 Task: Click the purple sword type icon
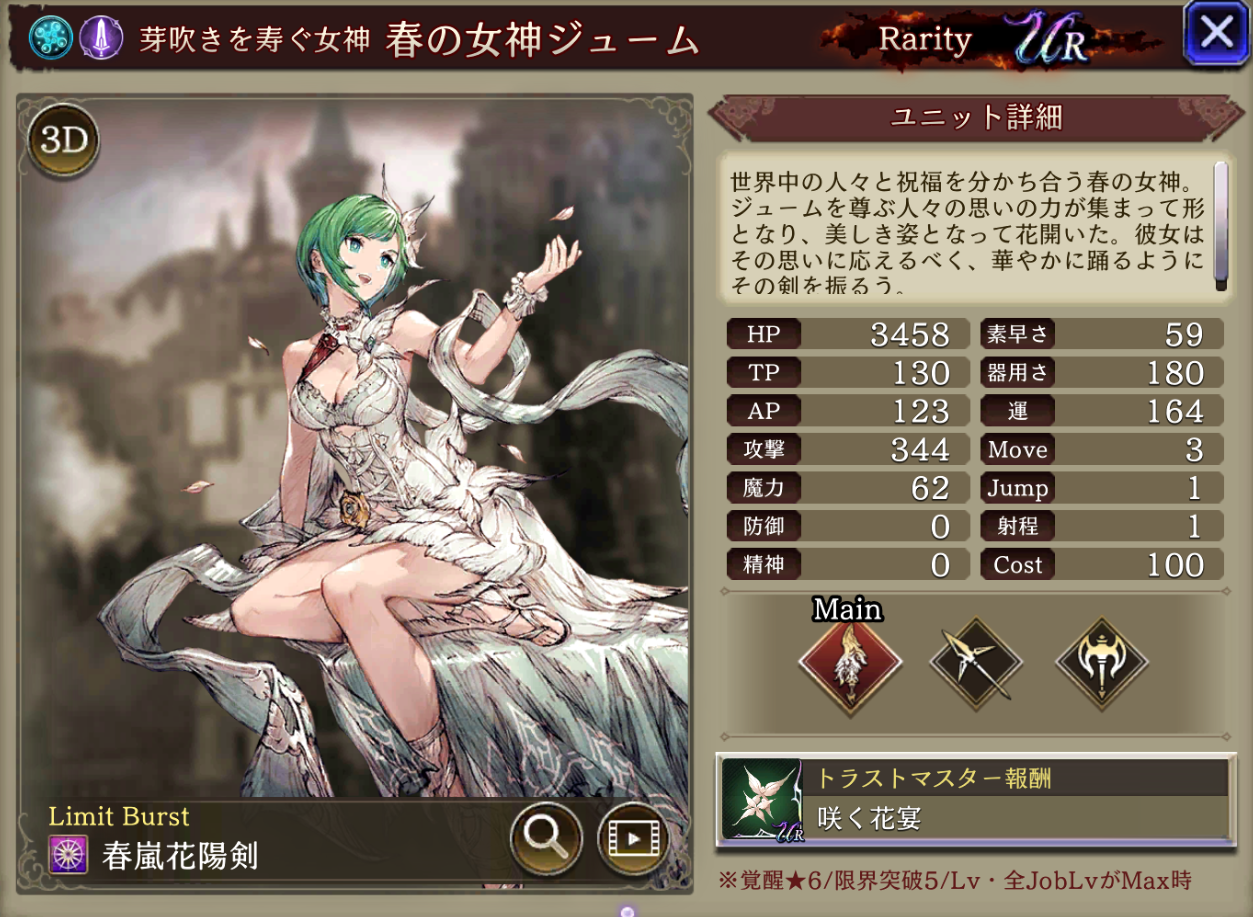click(100, 38)
